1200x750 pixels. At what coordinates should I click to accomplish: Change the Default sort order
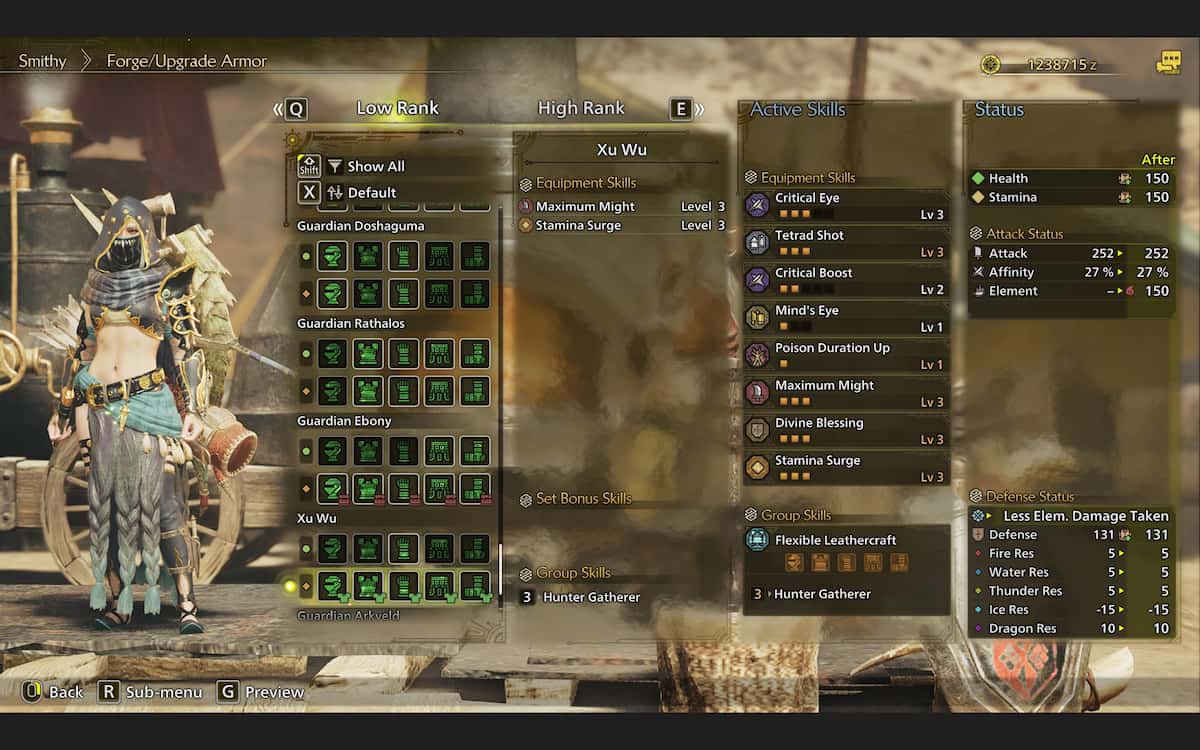pos(372,192)
